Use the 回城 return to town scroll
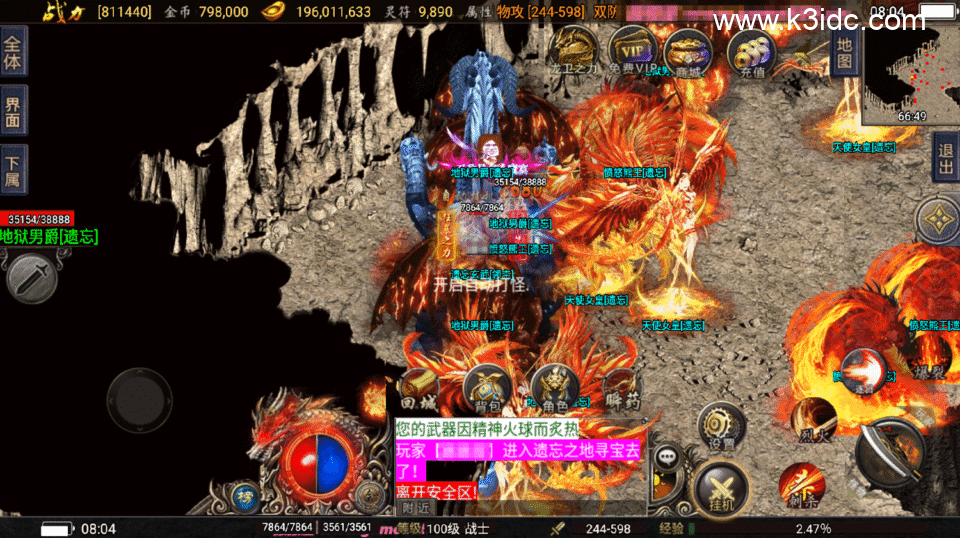Viewport: 960px width, 538px height. (x=418, y=390)
